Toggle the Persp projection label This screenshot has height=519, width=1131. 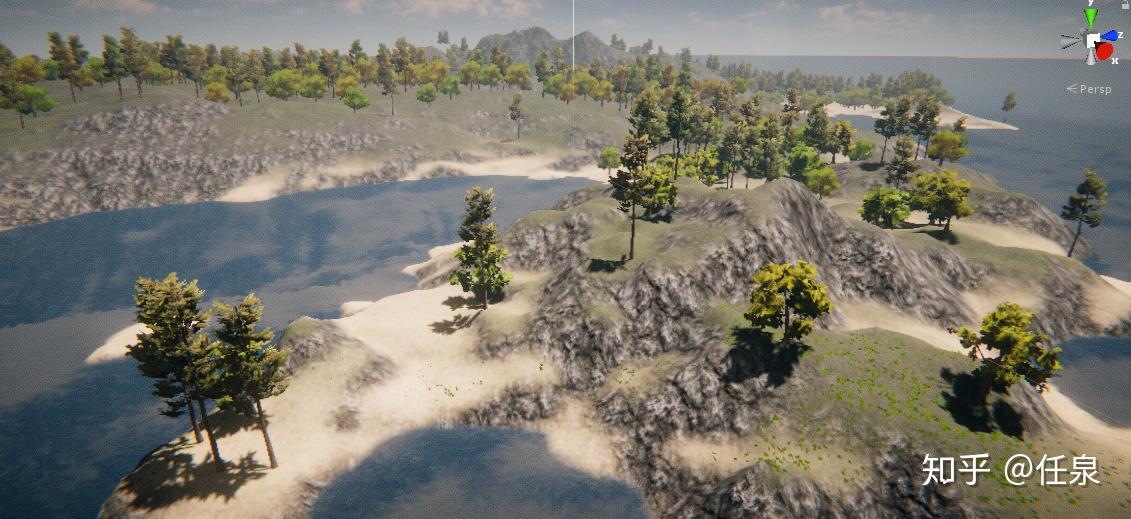pyautogui.click(x=1095, y=89)
